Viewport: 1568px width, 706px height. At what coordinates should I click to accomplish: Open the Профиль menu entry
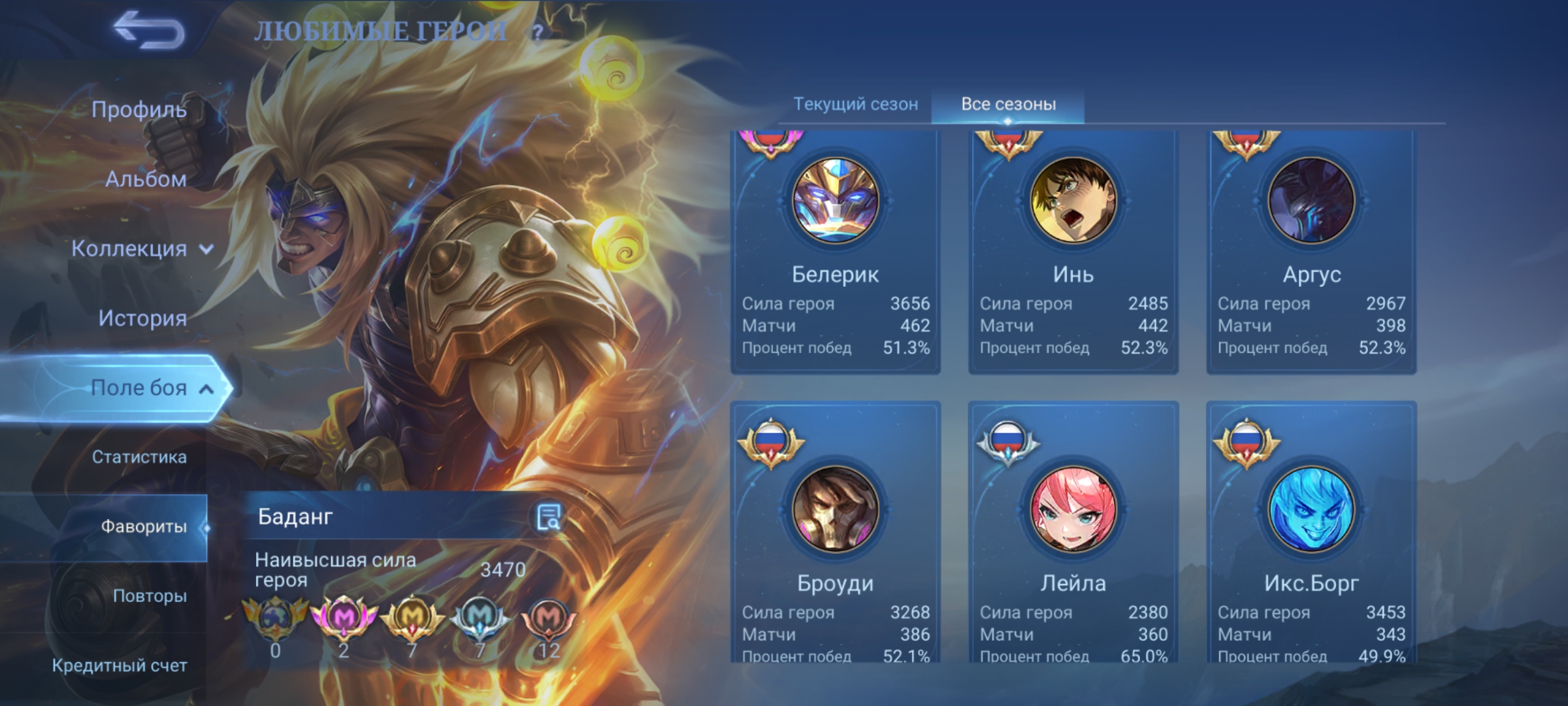pyautogui.click(x=139, y=110)
